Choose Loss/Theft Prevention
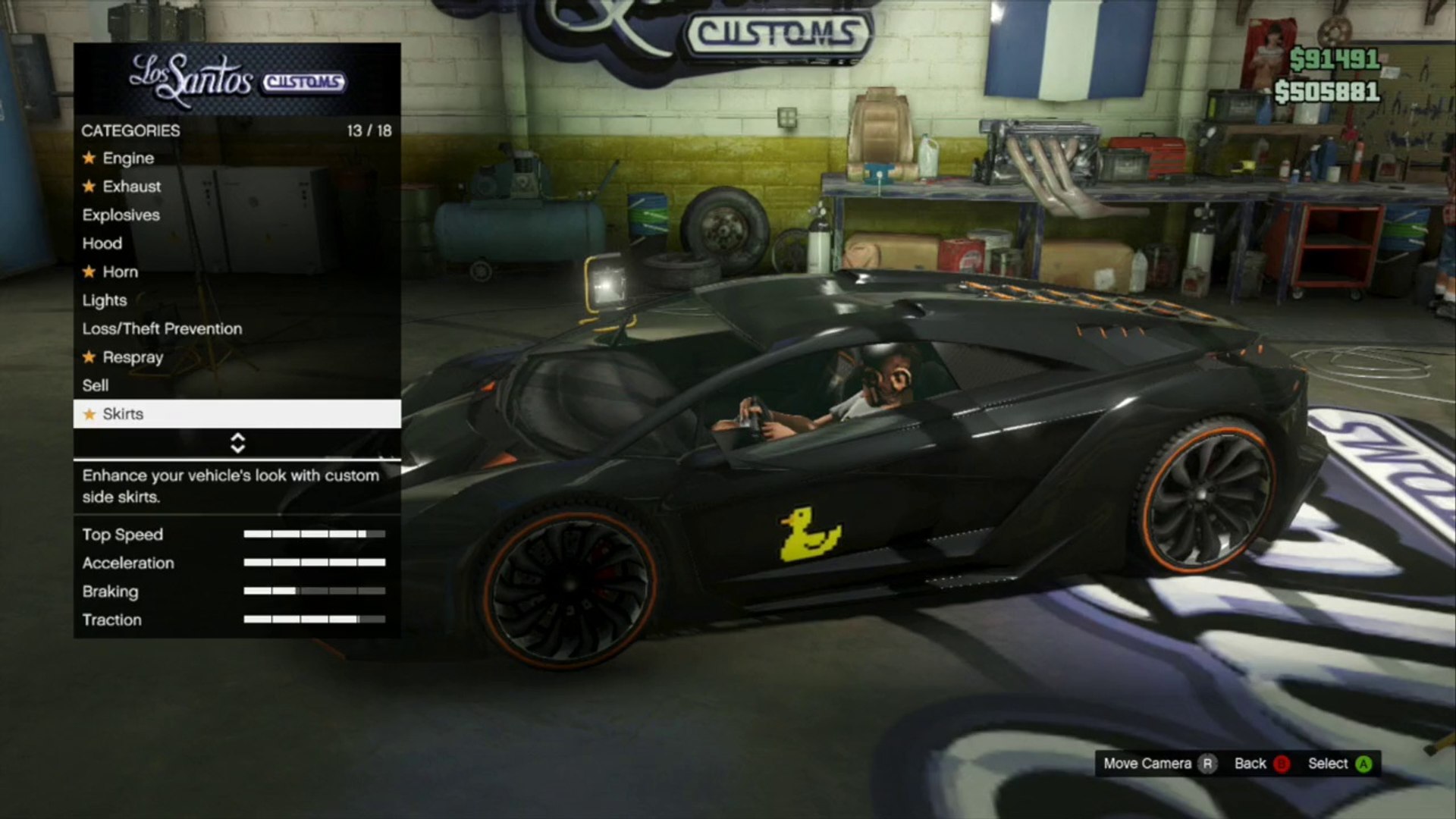The height and width of the screenshot is (819, 1456). pyautogui.click(x=162, y=329)
